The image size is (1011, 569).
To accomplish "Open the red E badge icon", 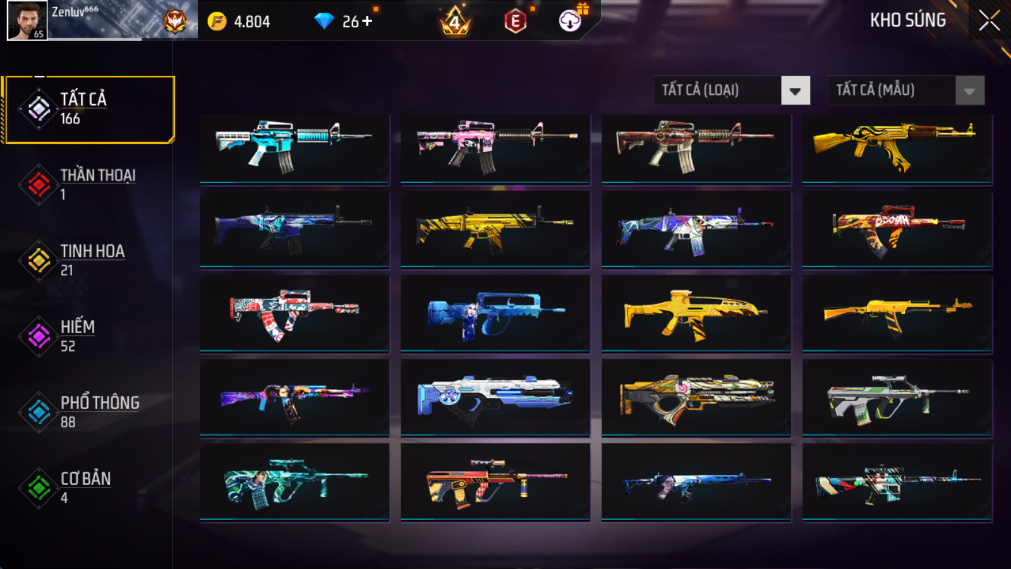I will [x=515, y=21].
